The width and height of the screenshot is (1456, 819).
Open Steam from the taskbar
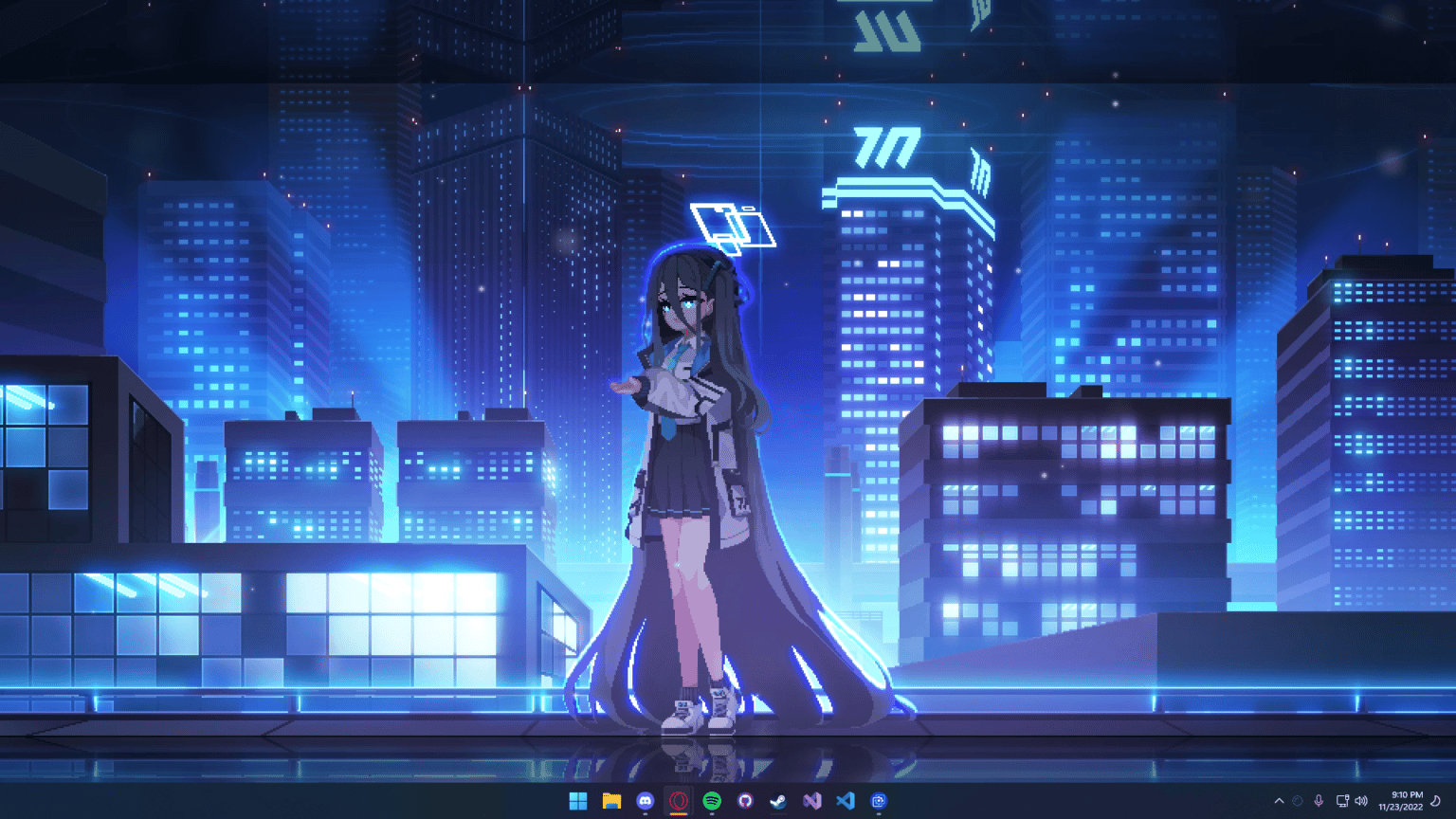pyautogui.click(x=780, y=801)
